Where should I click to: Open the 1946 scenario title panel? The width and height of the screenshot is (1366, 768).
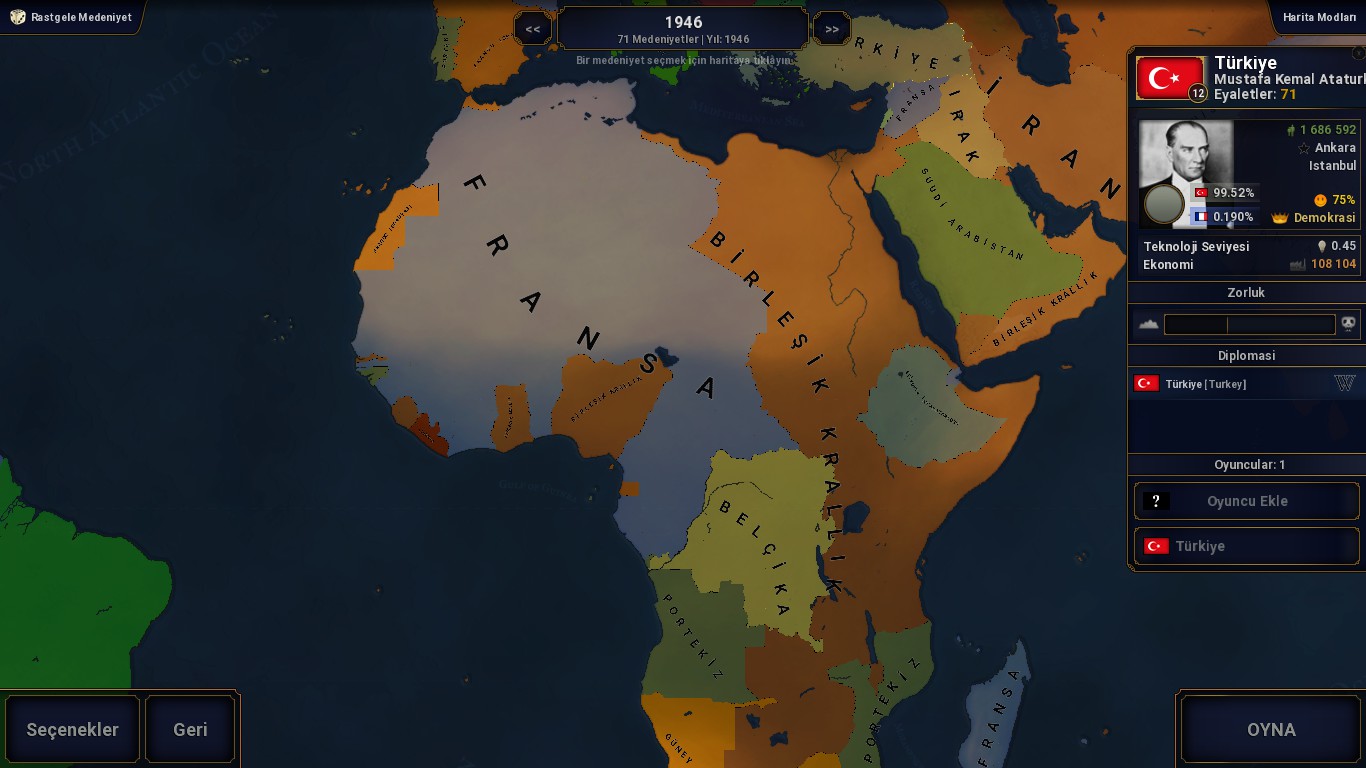click(683, 29)
